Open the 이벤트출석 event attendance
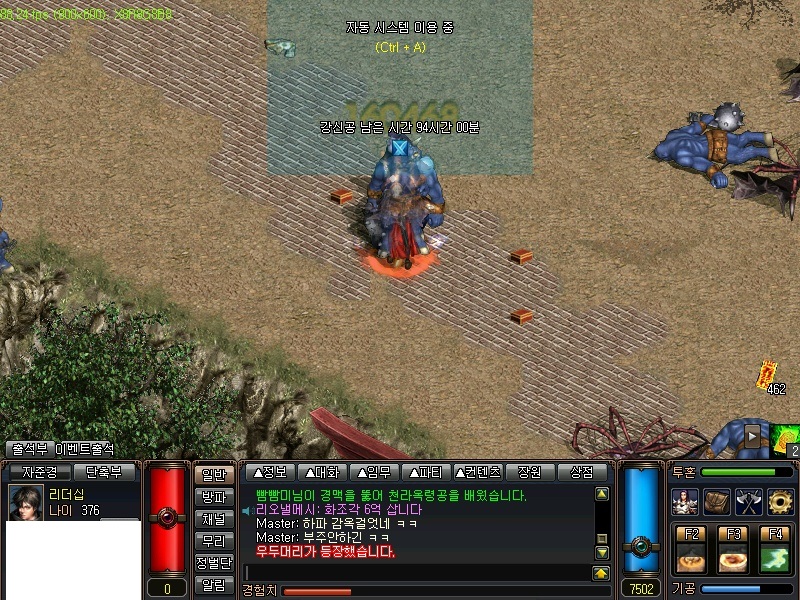The height and width of the screenshot is (600, 800). [84, 450]
